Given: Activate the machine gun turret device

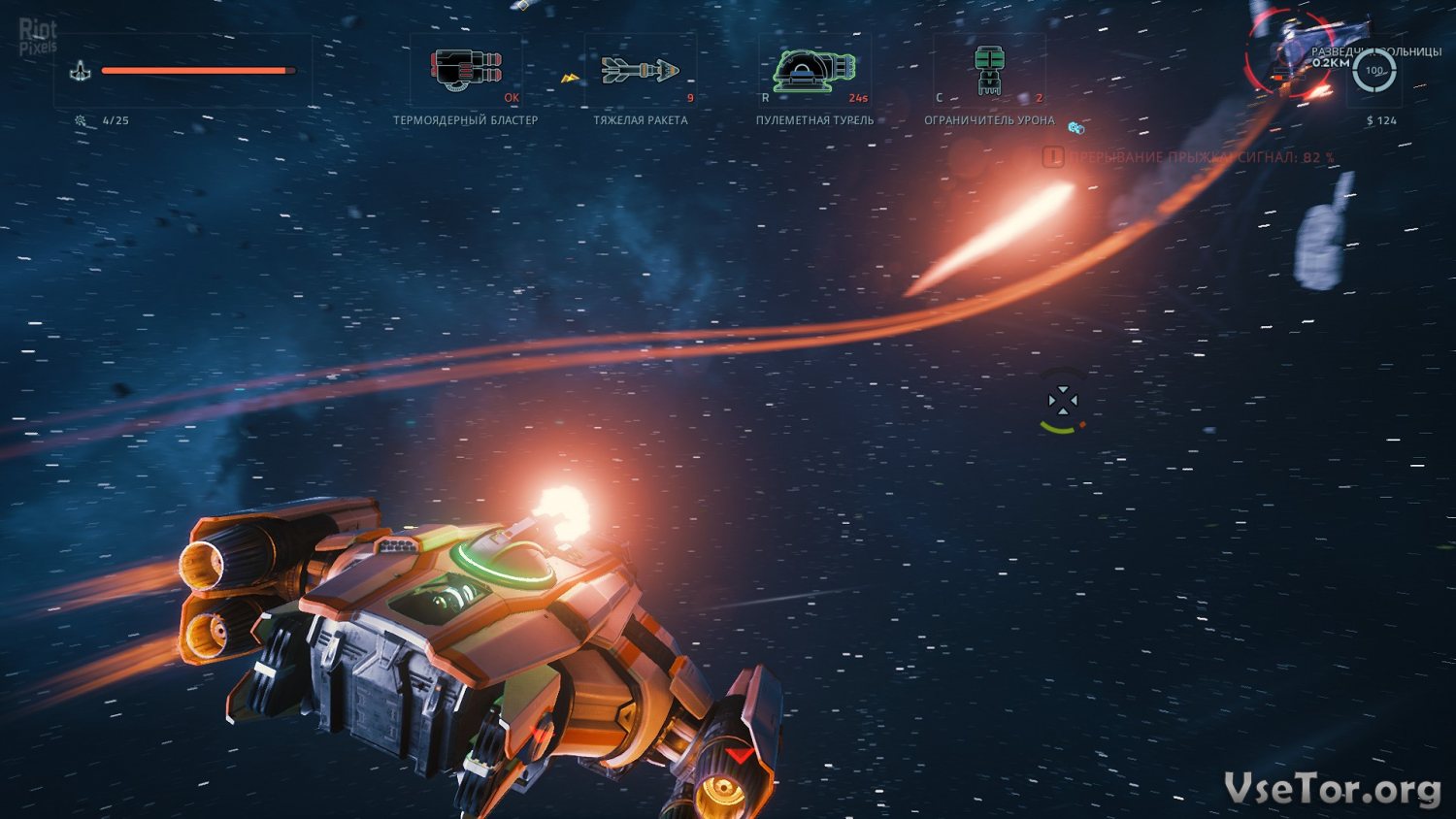Looking at the screenshot, I should (813, 70).
